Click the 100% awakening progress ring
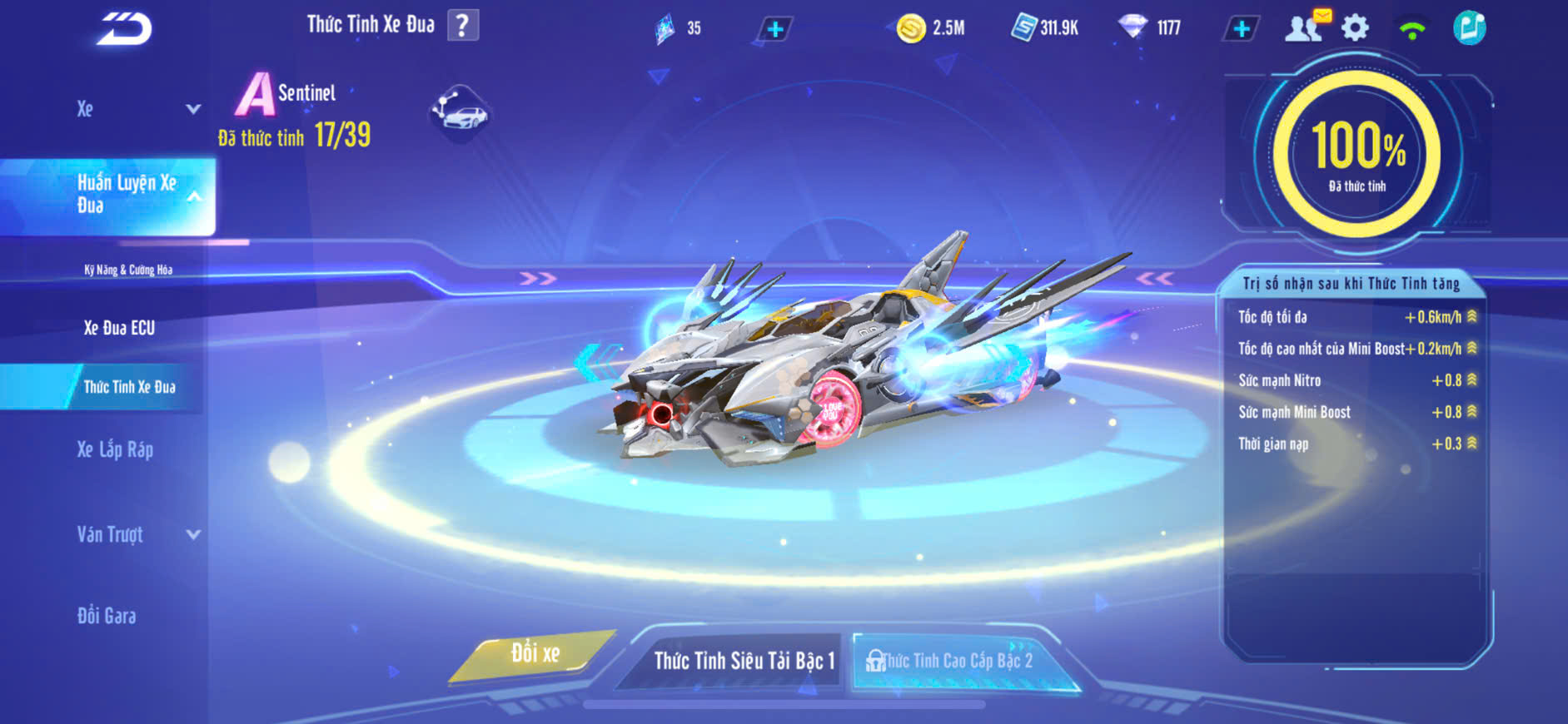Viewport: 1568px width, 724px height. 1357,154
